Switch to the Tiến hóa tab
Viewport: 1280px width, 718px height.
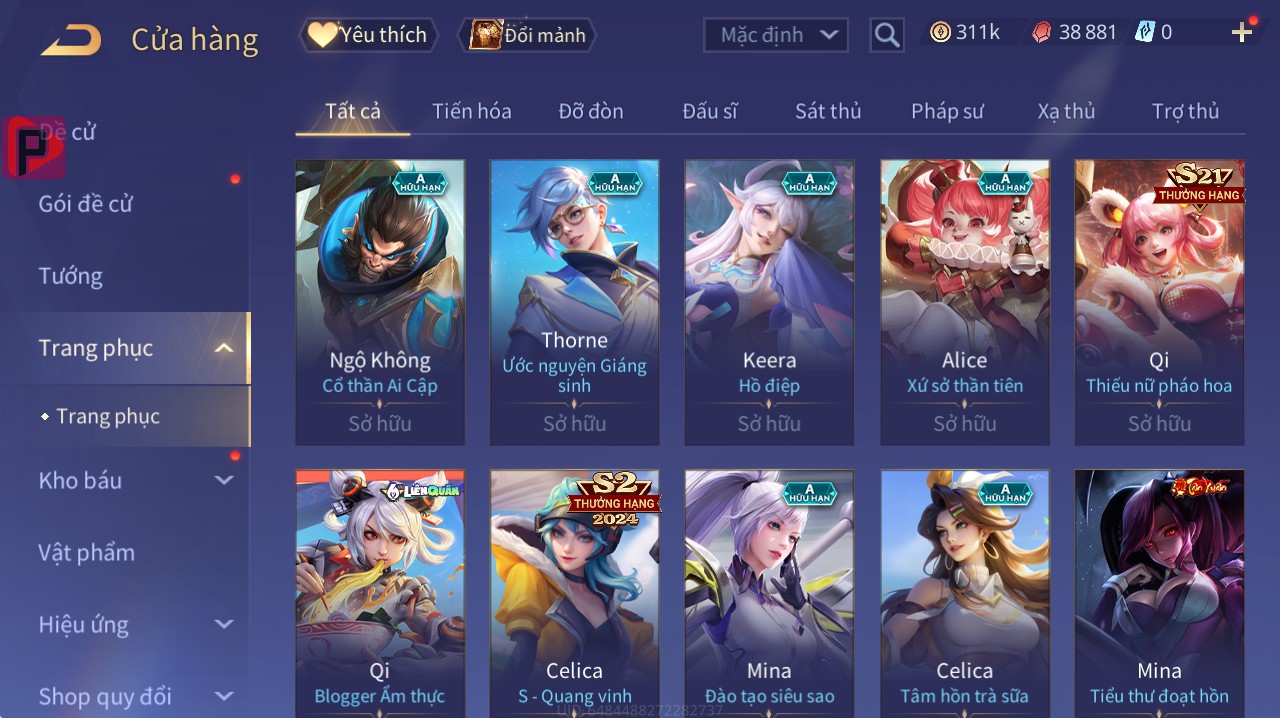(471, 111)
